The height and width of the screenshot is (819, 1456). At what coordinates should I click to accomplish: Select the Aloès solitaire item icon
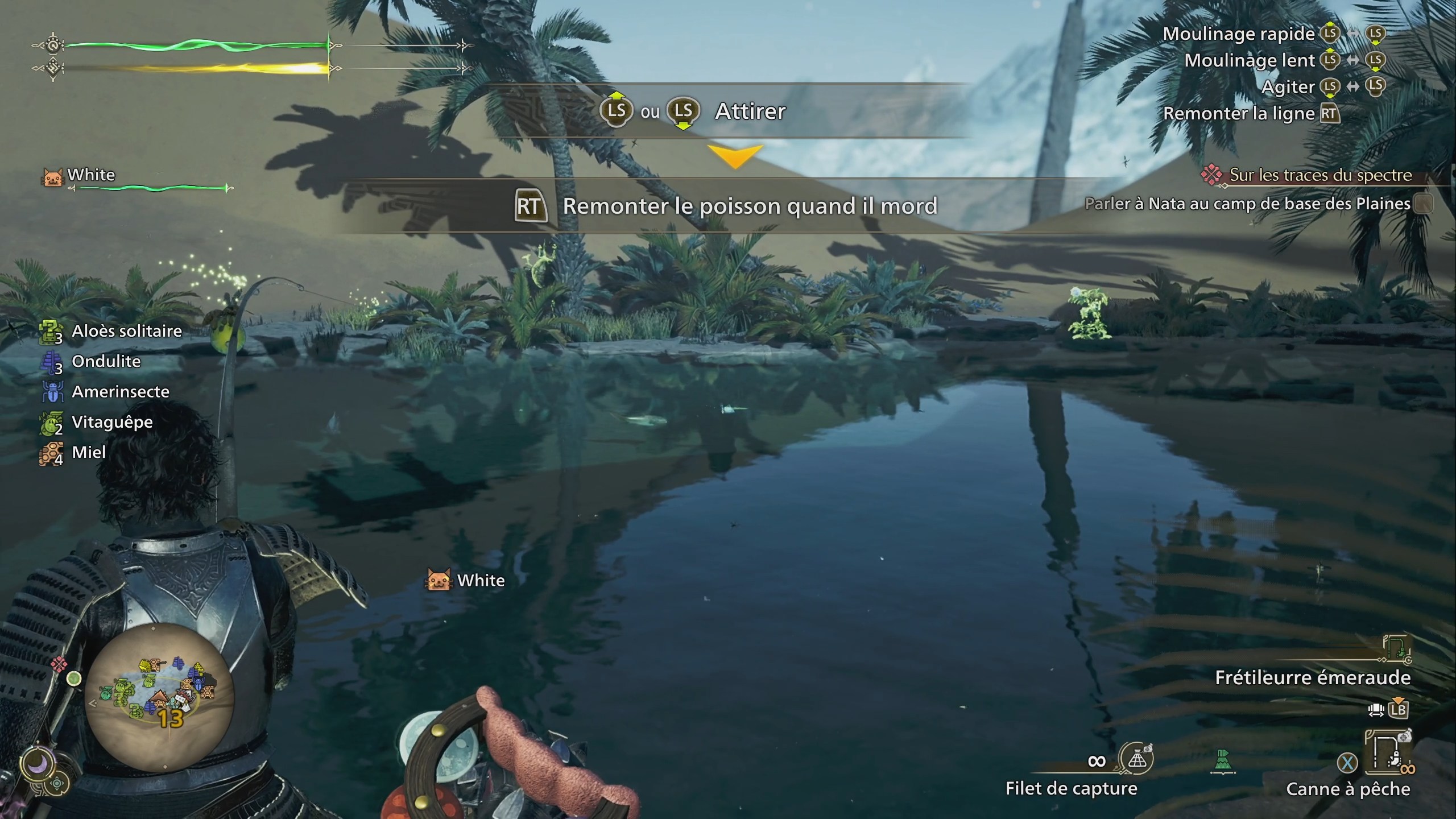52,331
